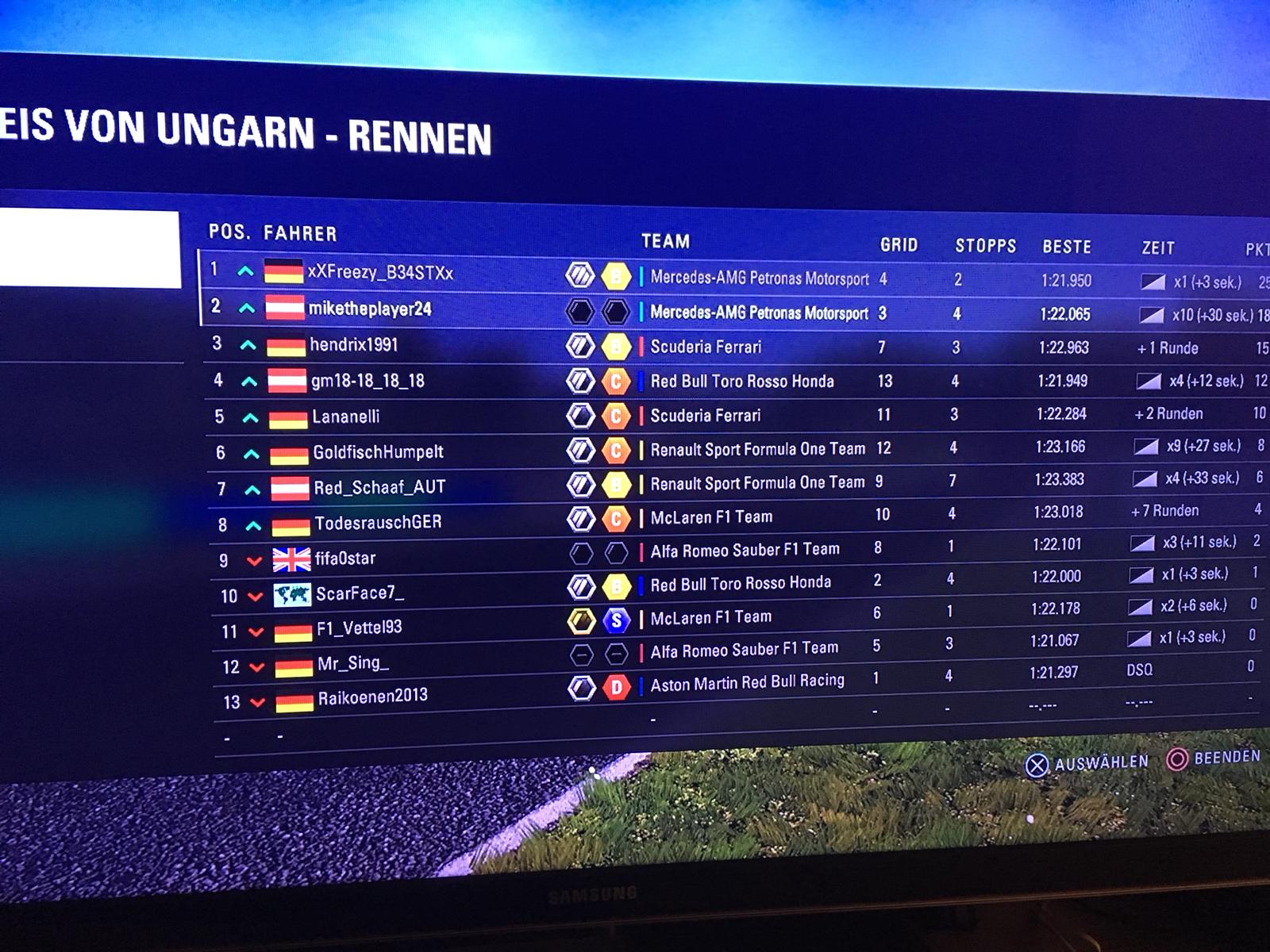This screenshot has height=952, width=1270.
Task: Choose the F1_Vettel93 row
Action: click(x=359, y=628)
